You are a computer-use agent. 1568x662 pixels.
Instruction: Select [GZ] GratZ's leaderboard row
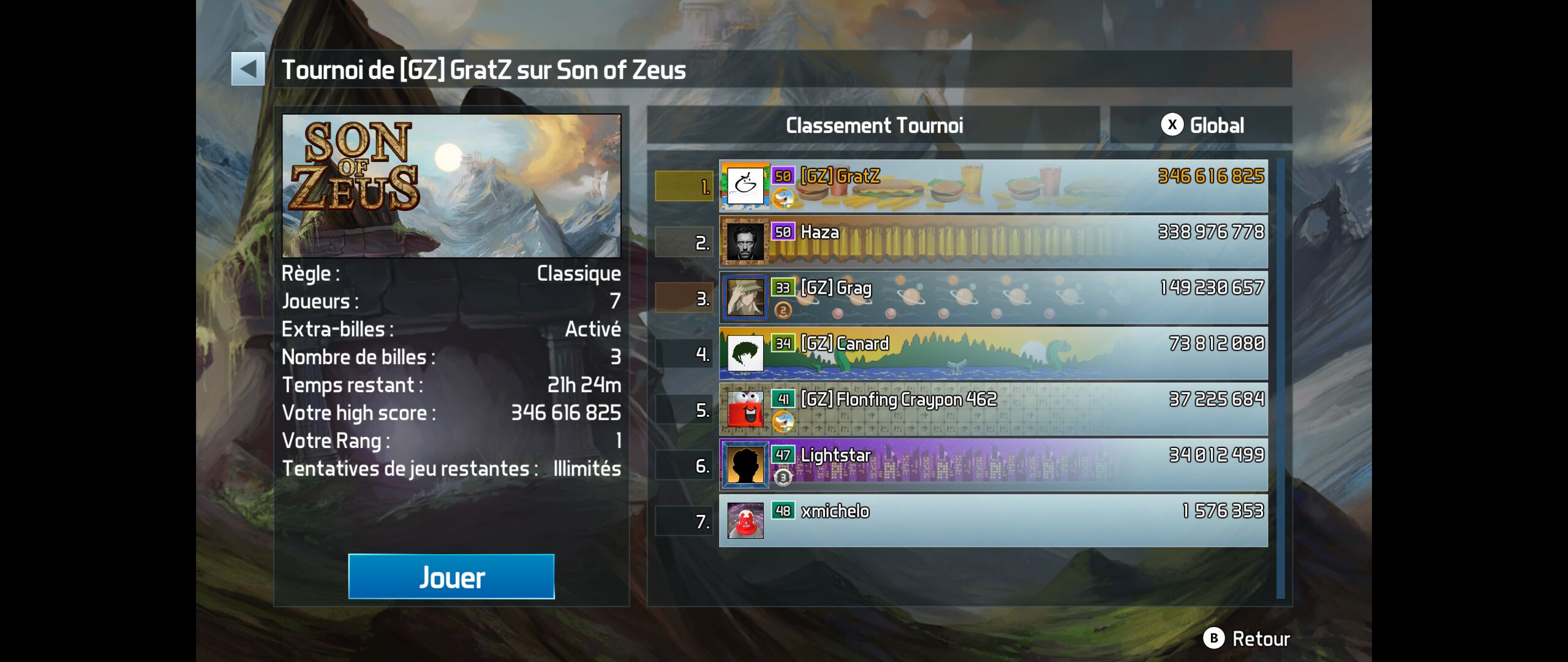[x=992, y=186]
